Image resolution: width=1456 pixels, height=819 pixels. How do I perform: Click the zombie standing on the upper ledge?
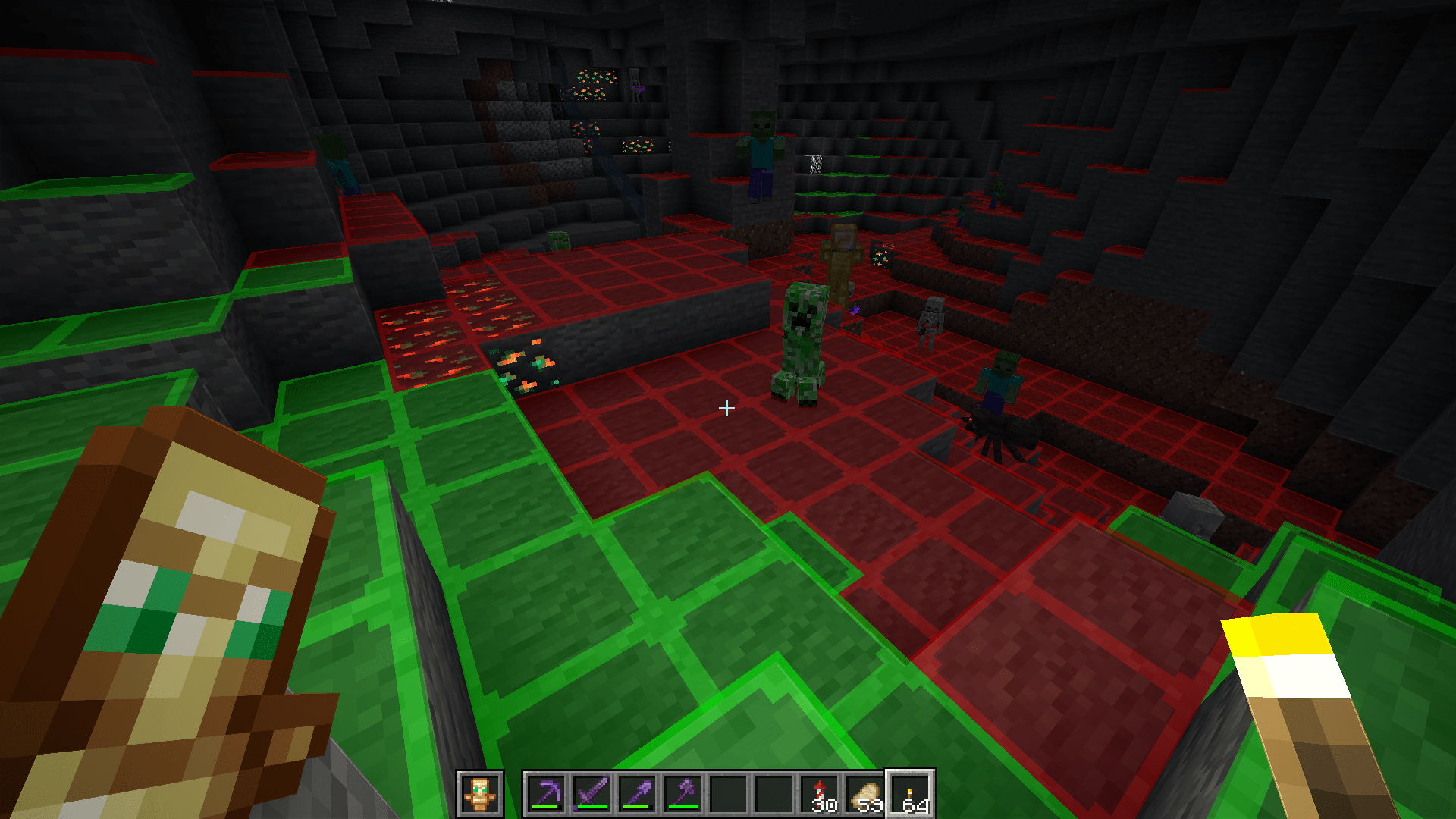click(762, 152)
